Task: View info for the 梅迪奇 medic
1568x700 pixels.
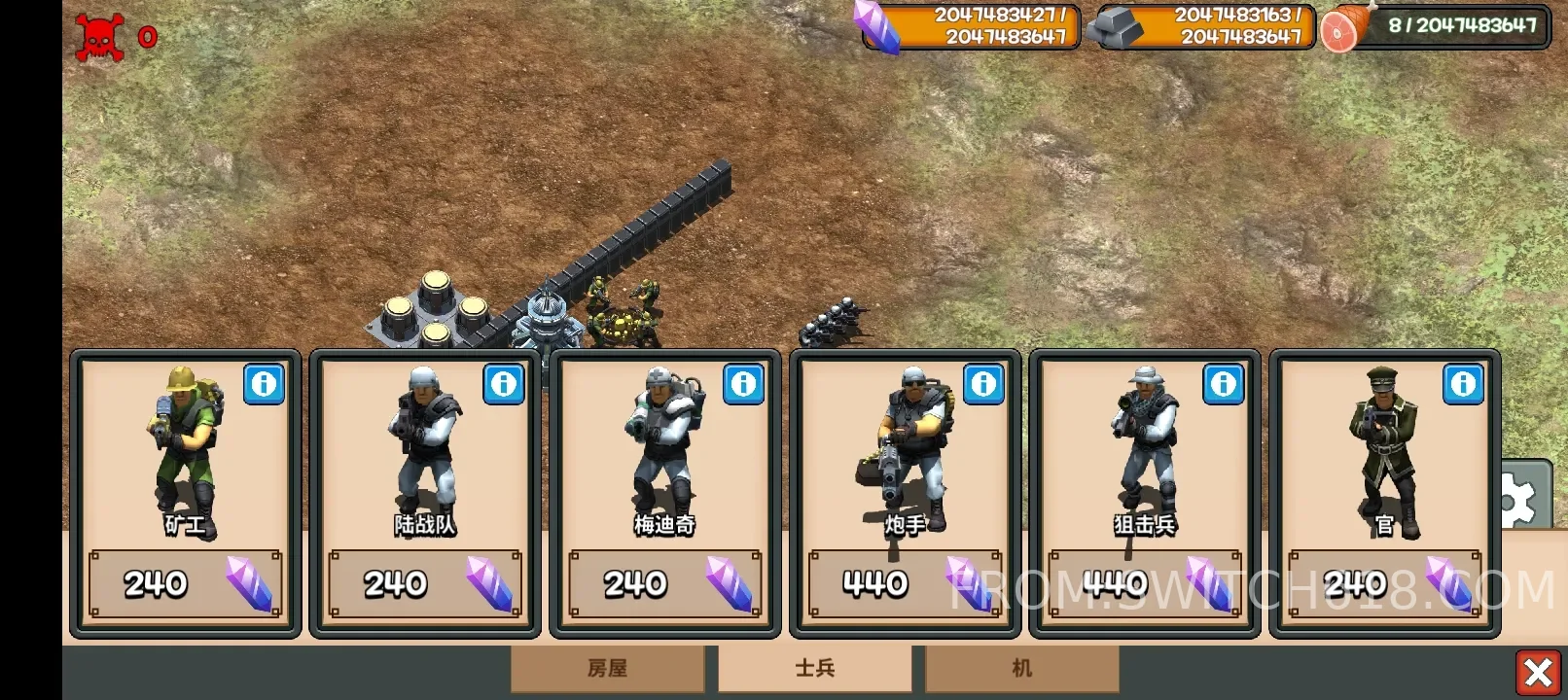Action: 744,384
